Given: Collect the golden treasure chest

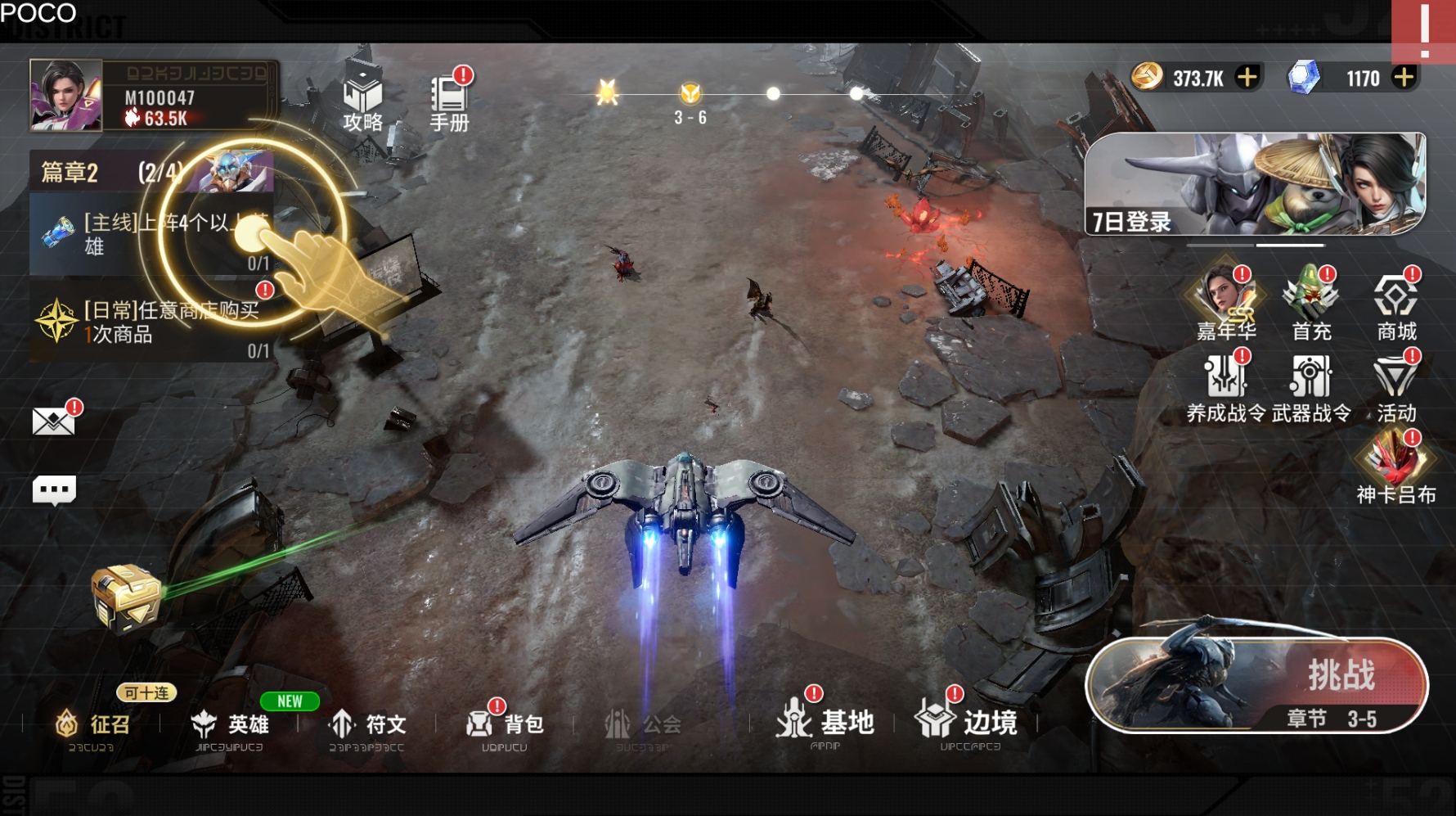Looking at the screenshot, I should coord(125,597).
